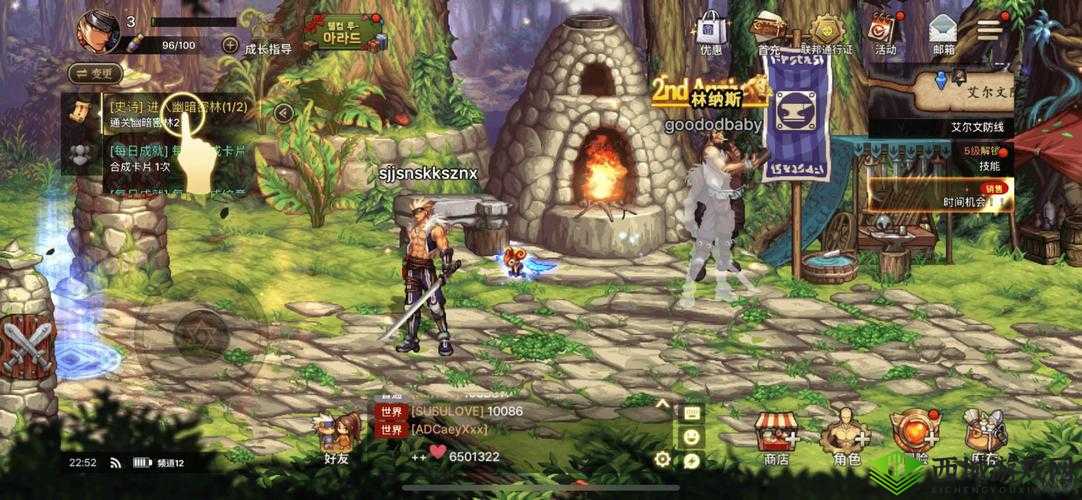This screenshot has height=500, width=1082.
Task: Open the 首充 first recharge offer
Action: click(768, 32)
